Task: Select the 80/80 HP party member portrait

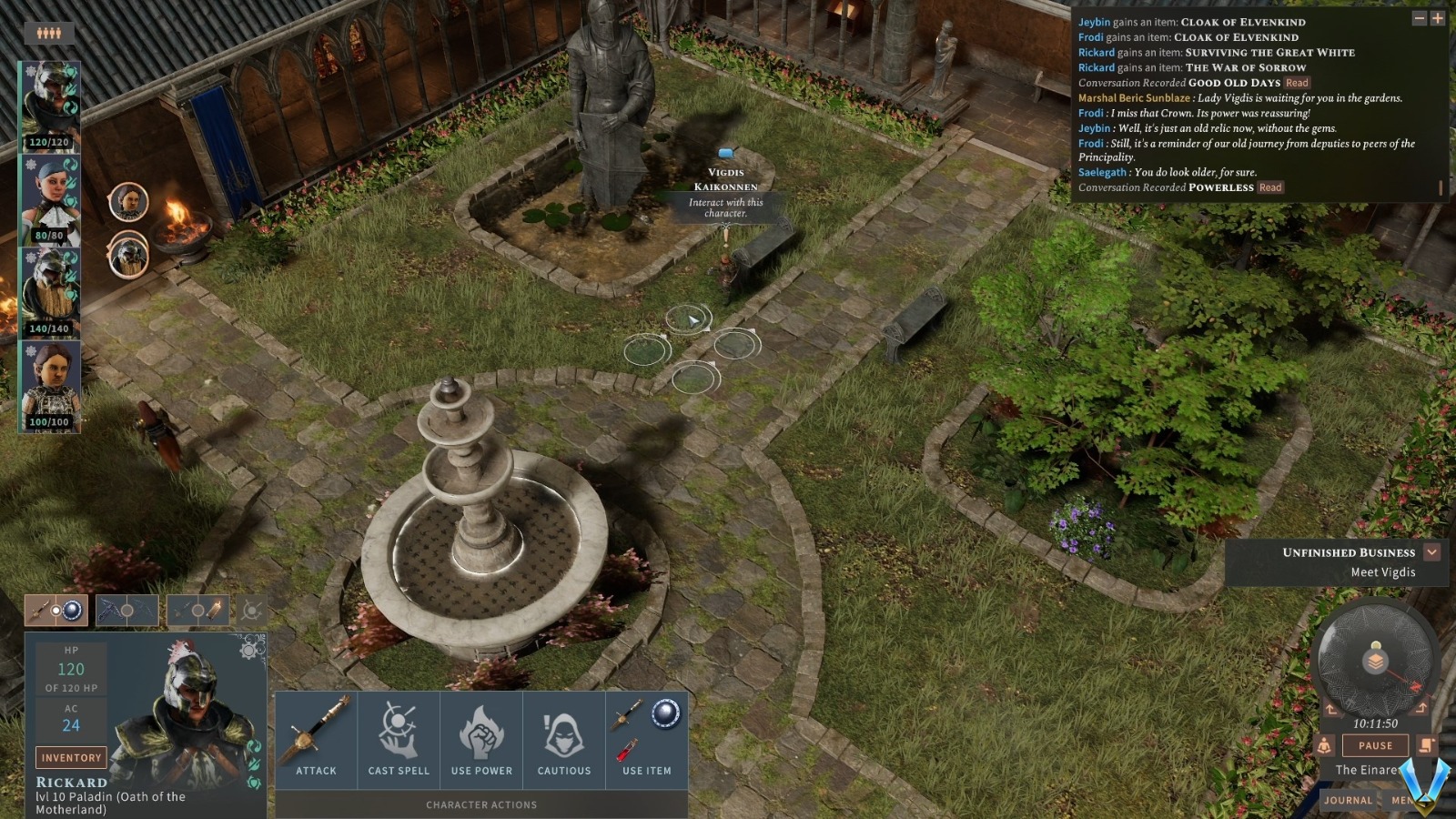Action: [50, 199]
